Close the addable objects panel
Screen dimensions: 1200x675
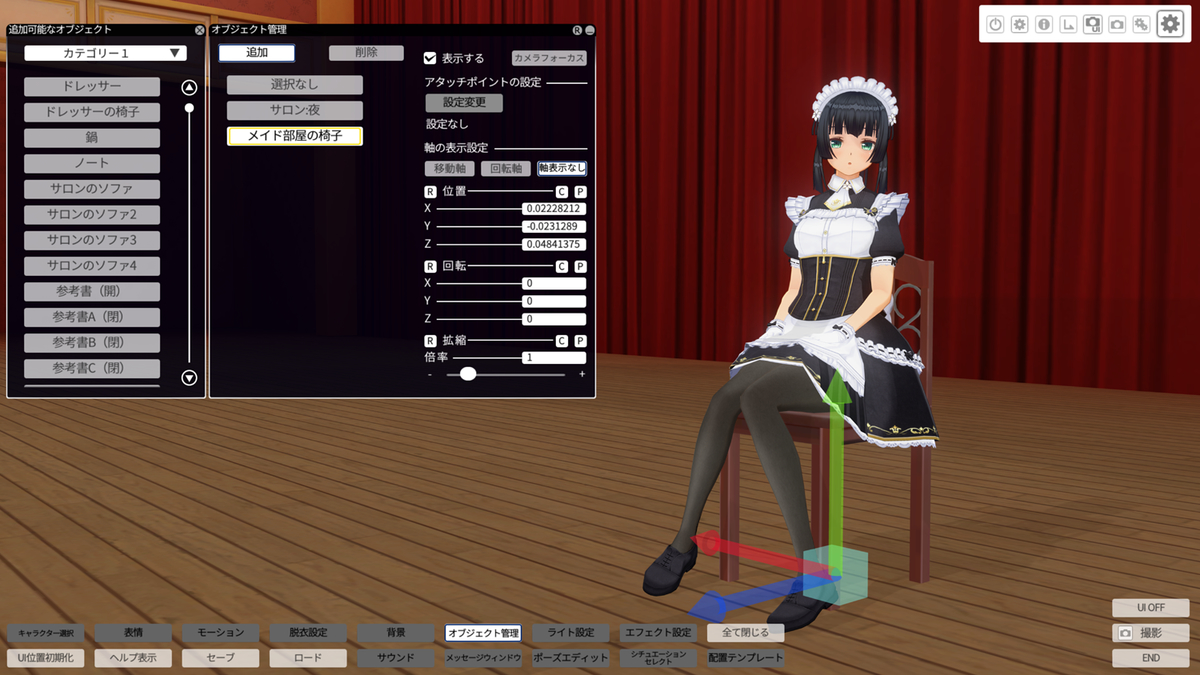point(199,30)
